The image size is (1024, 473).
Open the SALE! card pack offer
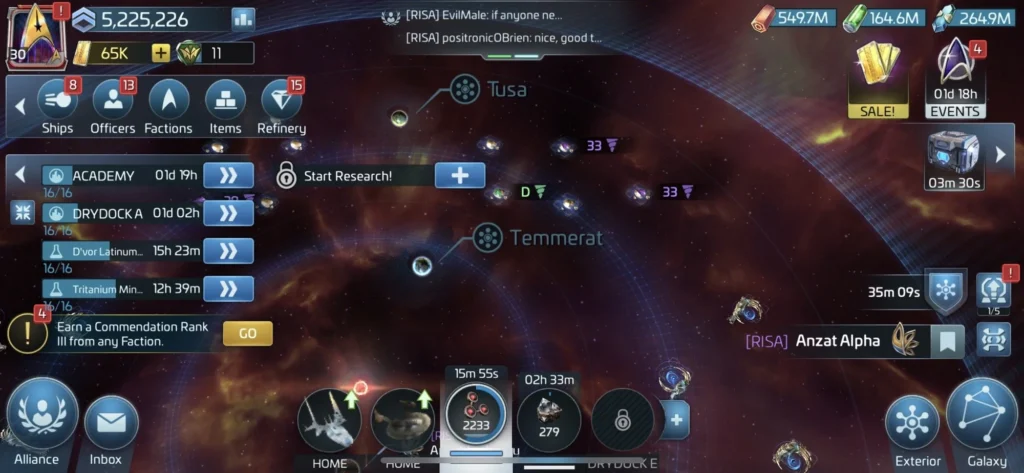[x=878, y=78]
